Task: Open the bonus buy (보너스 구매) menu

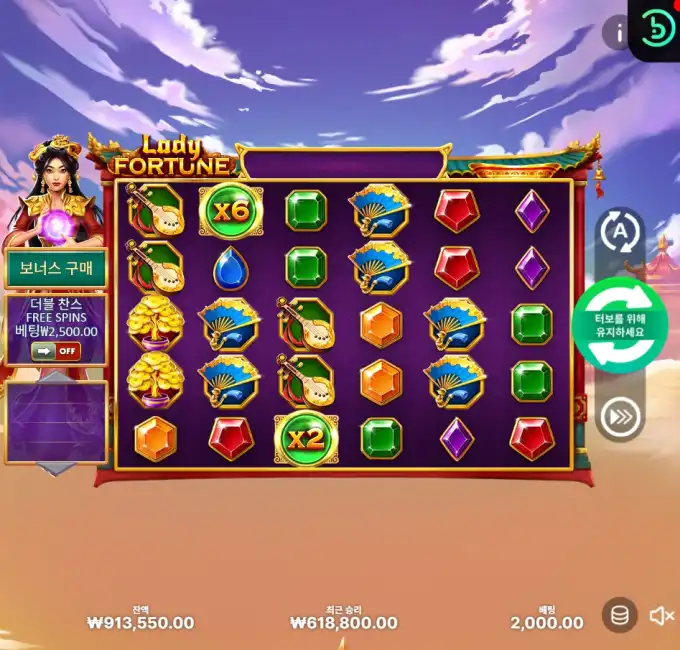Action: [x=56, y=267]
